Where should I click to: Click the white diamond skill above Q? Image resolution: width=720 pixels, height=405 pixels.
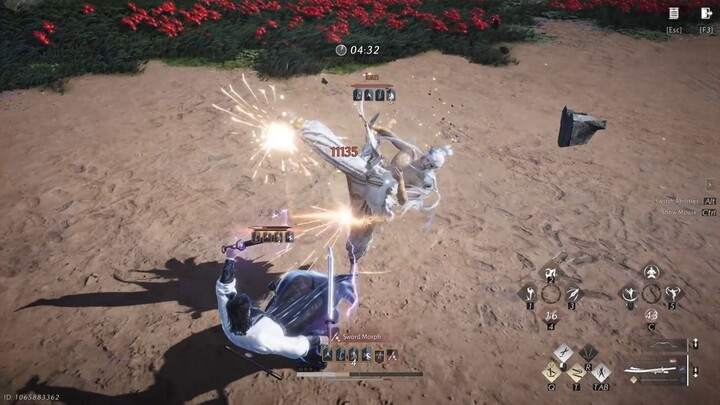(x=564, y=353)
